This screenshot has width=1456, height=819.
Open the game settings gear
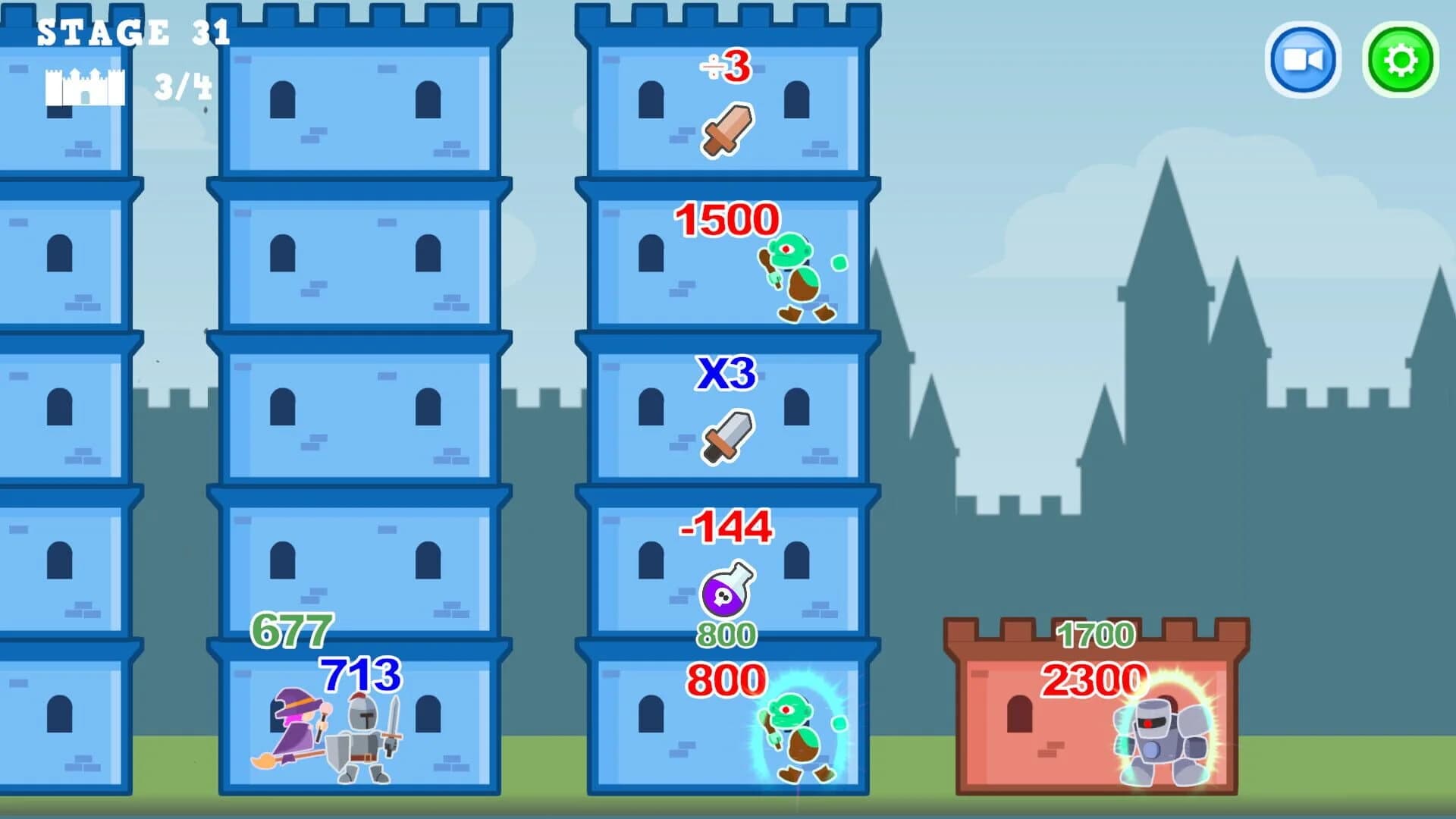pyautogui.click(x=1399, y=61)
